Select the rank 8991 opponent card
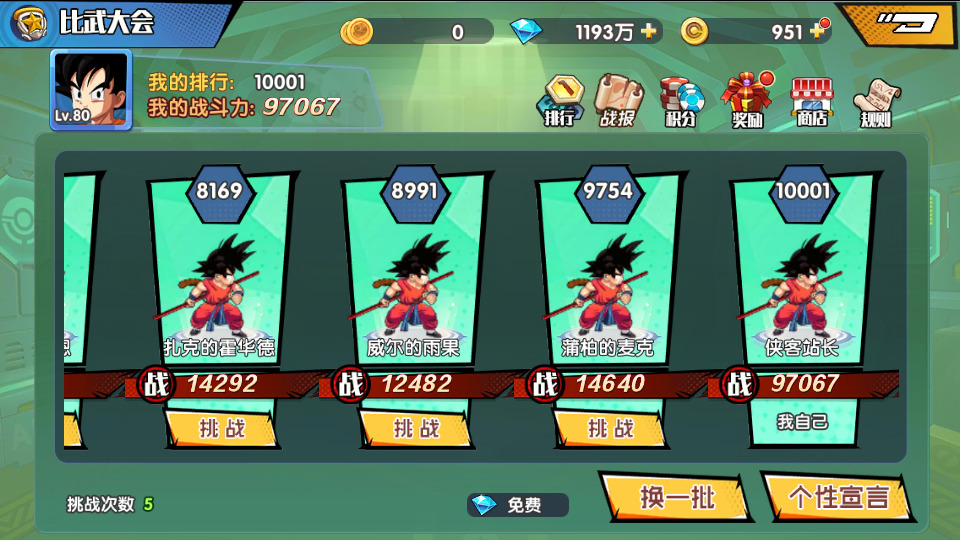The image size is (960, 540). (x=415, y=280)
